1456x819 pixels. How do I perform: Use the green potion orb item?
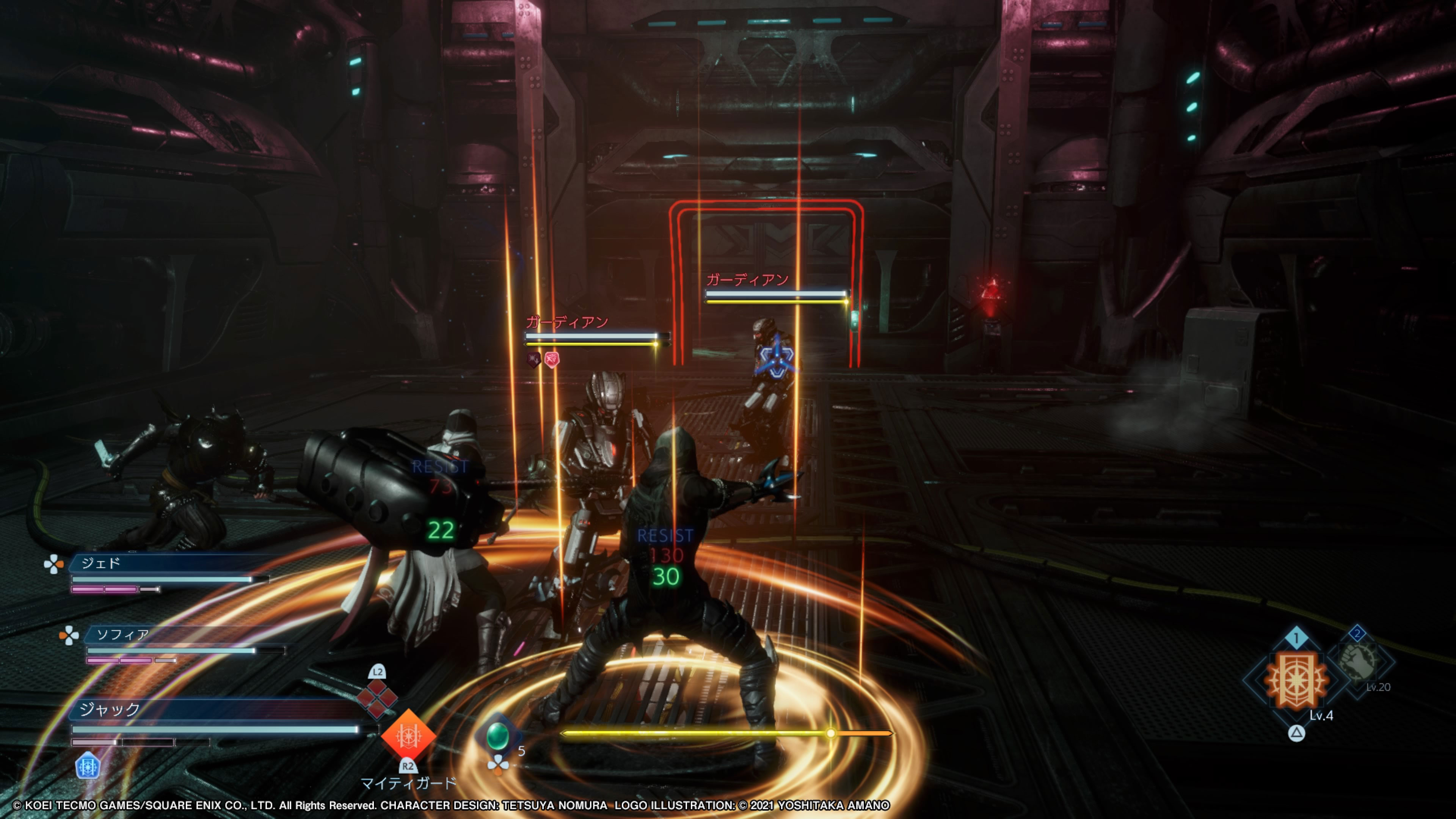pos(497,735)
